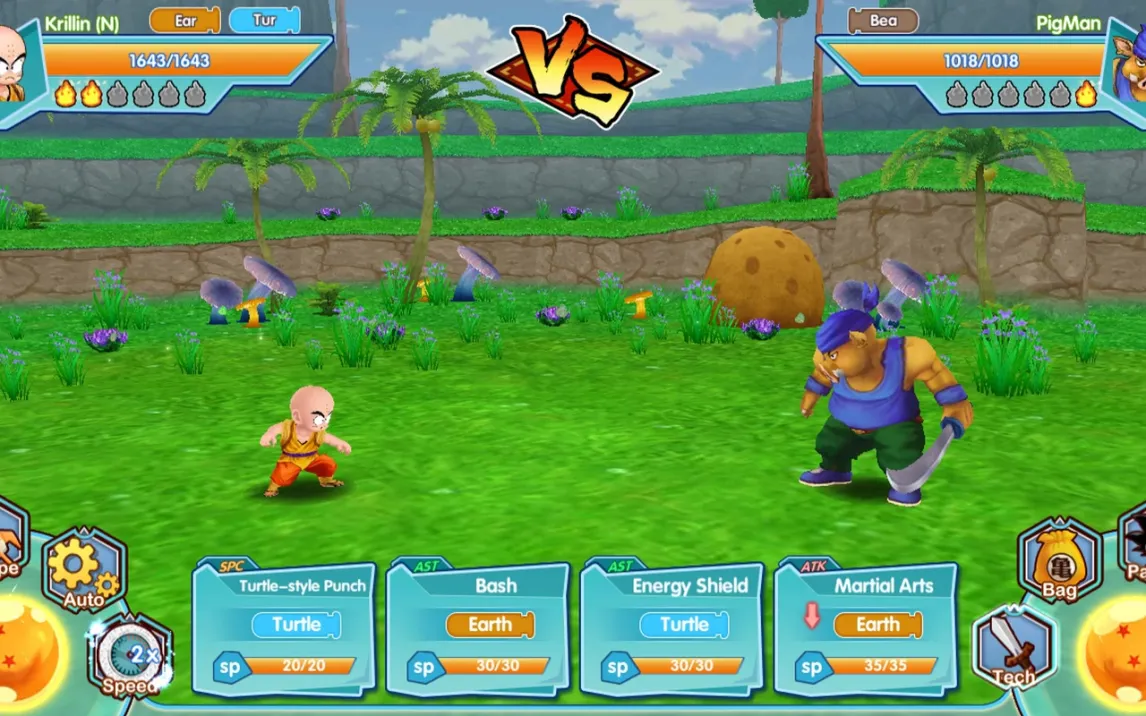This screenshot has width=1146, height=716.
Task: Open the Bag
Action: 1059,562
